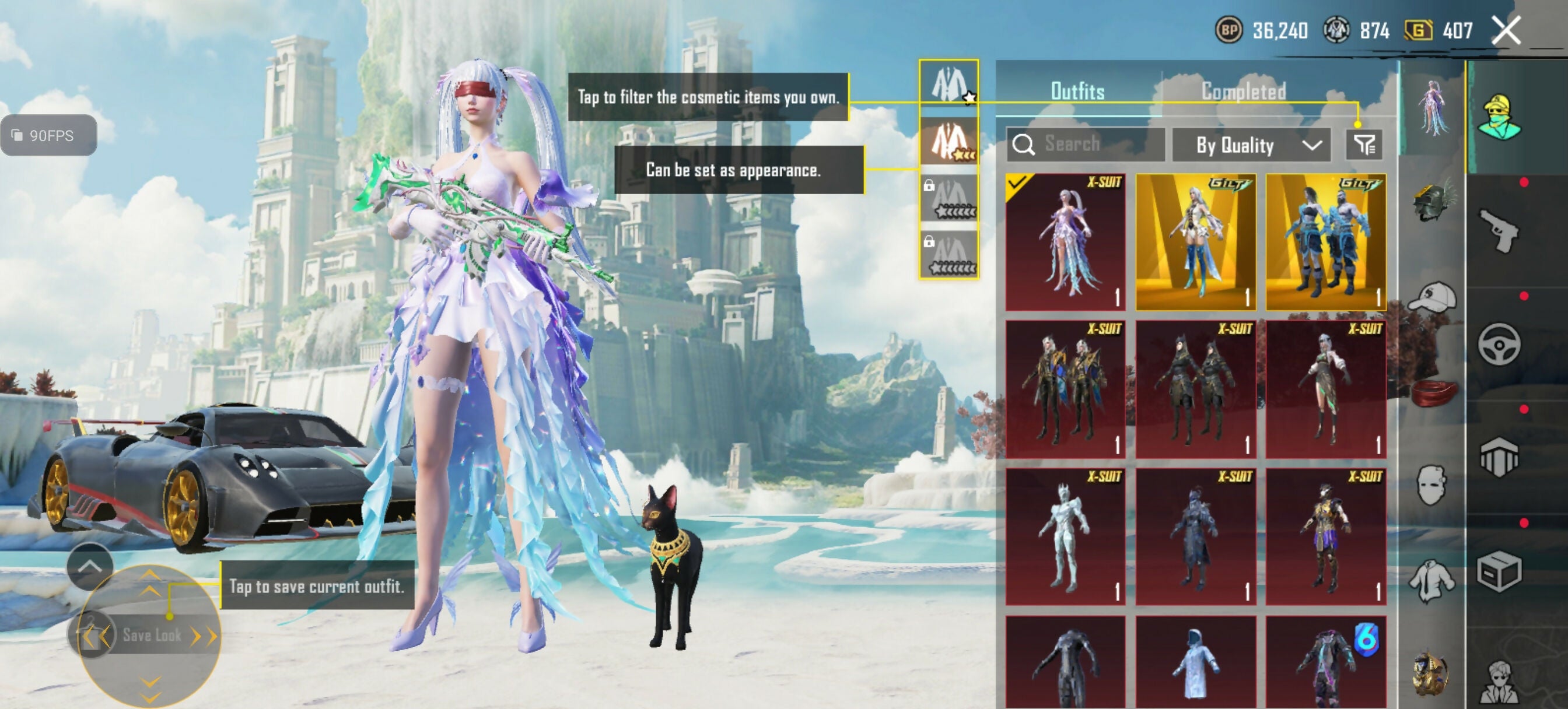Click the 90FPS overlay indicator
The height and width of the screenshot is (709, 1568).
48,135
